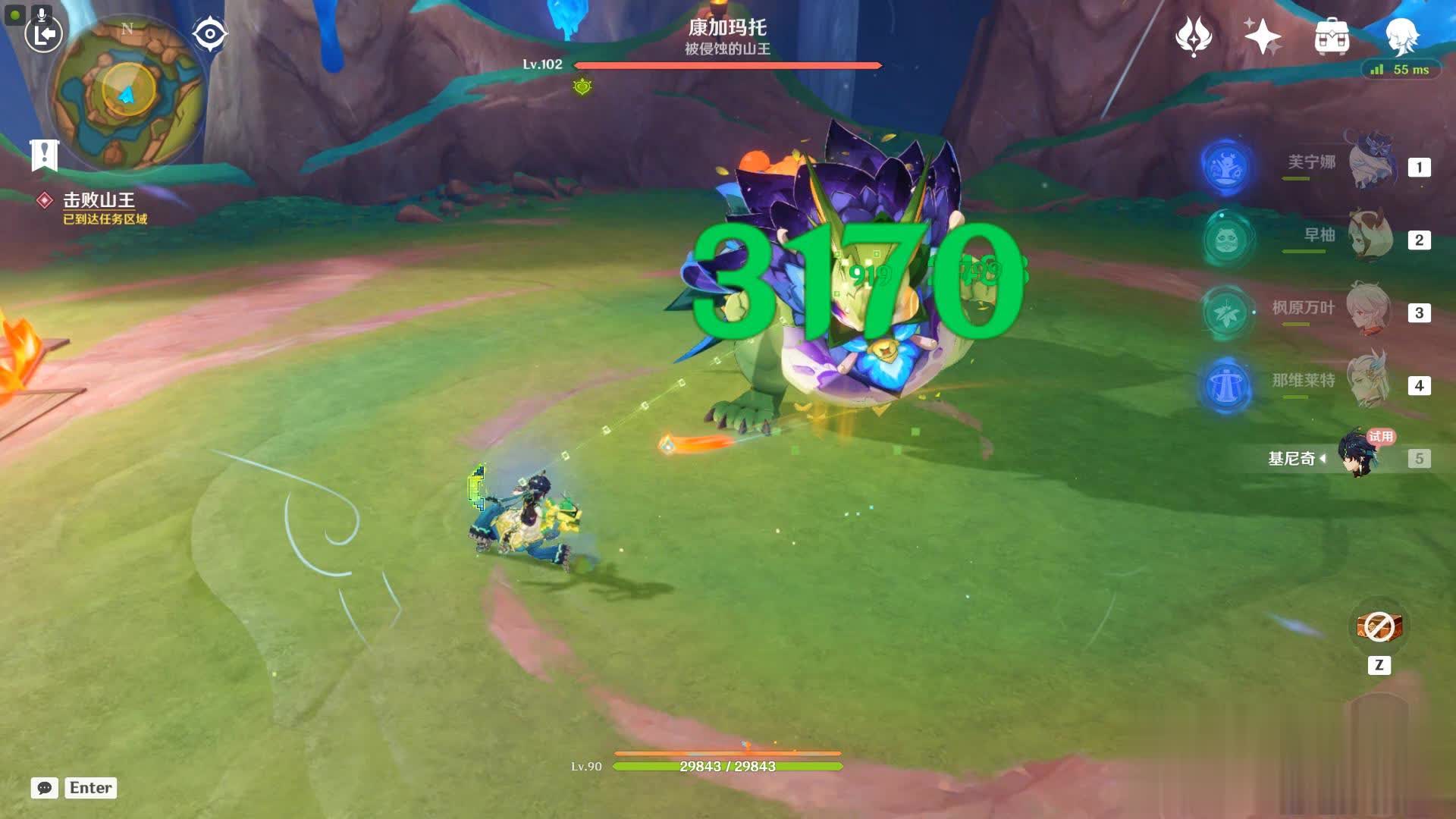Open the Paimon main menu
Image resolution: width=1456 pixels, height=819 pixels.
pos(1401,35)
